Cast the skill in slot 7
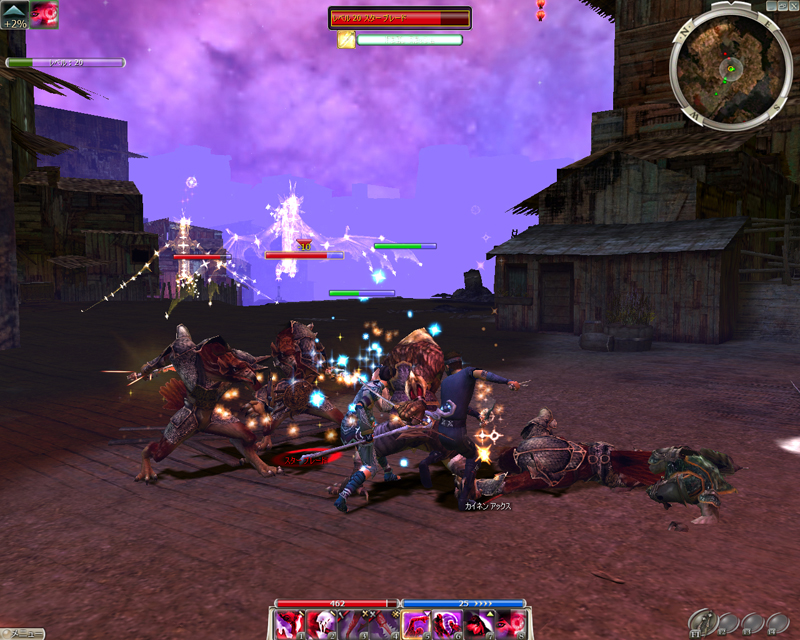800x640 pixels. [479, 625]
